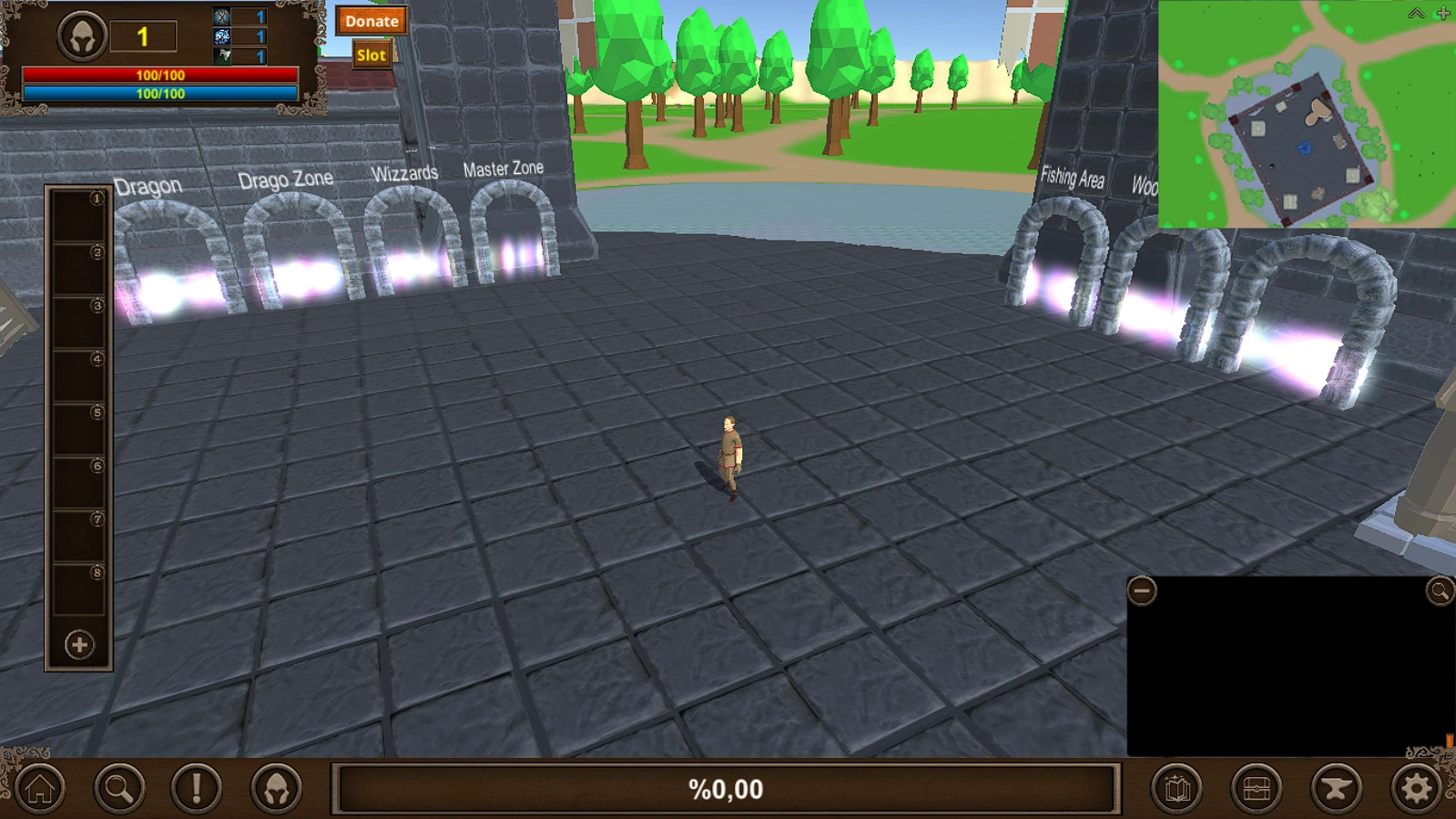This screenshot has height=819, width=1456.
Task: Open the helmet character icon
Action: click(275, 789)
